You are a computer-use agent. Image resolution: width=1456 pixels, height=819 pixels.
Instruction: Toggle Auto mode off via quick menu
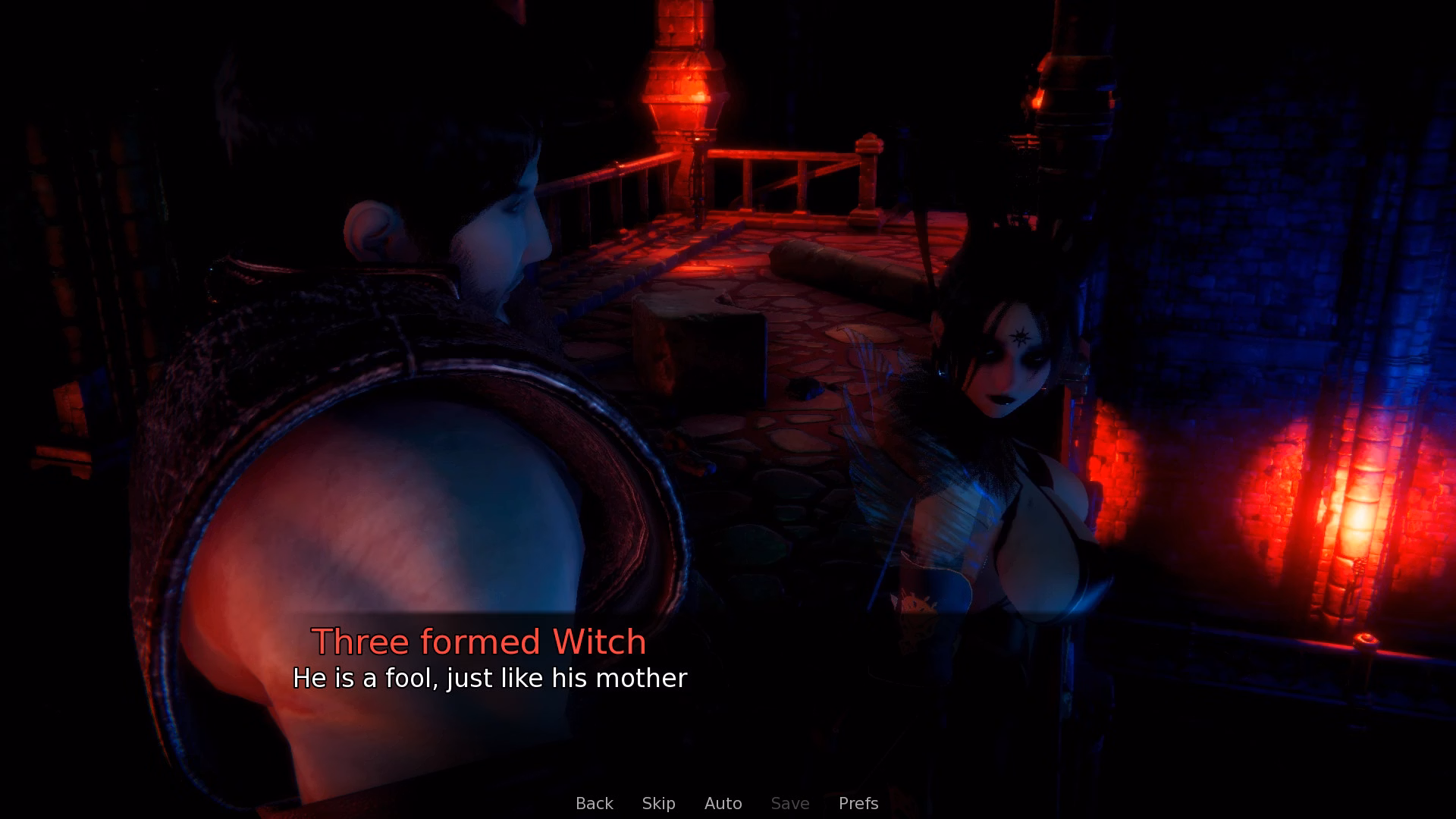point(723,803)
